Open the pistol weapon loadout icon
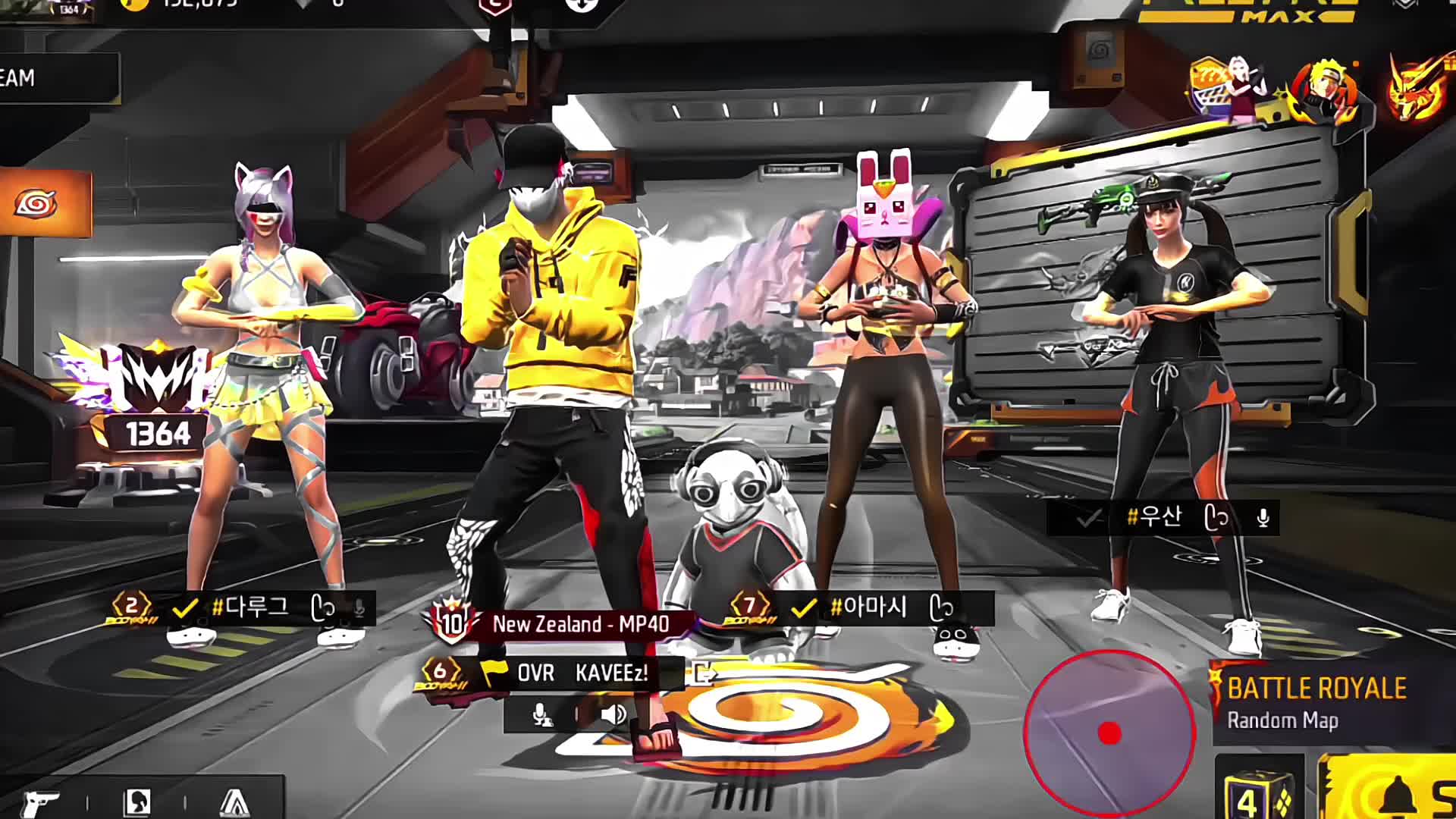This screenshot has height=819, width=1456. click(40, 802)
